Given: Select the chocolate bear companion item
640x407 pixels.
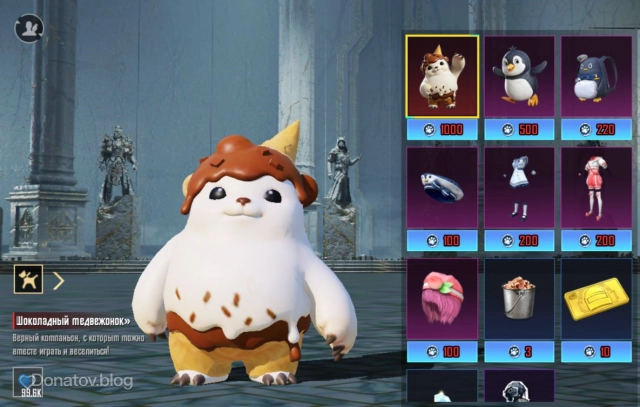Looking at the screenshot, I should (x=442, y=76).
